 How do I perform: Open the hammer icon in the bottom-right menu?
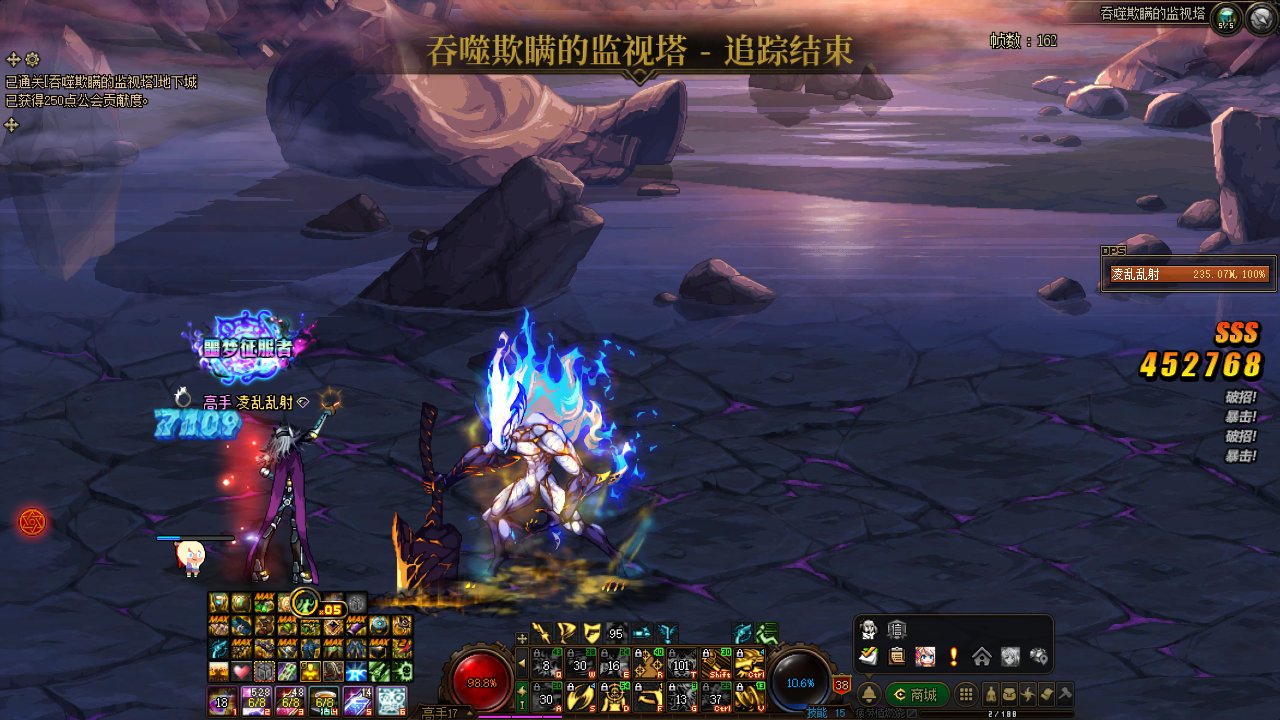click(1064, 694)
